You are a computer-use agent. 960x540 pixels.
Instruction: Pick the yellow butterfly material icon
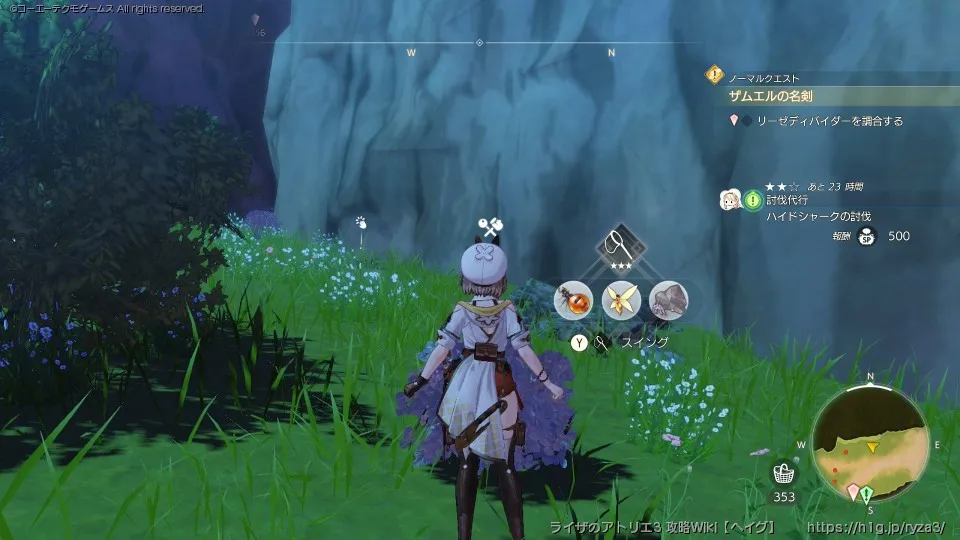[x=621, y=298]
